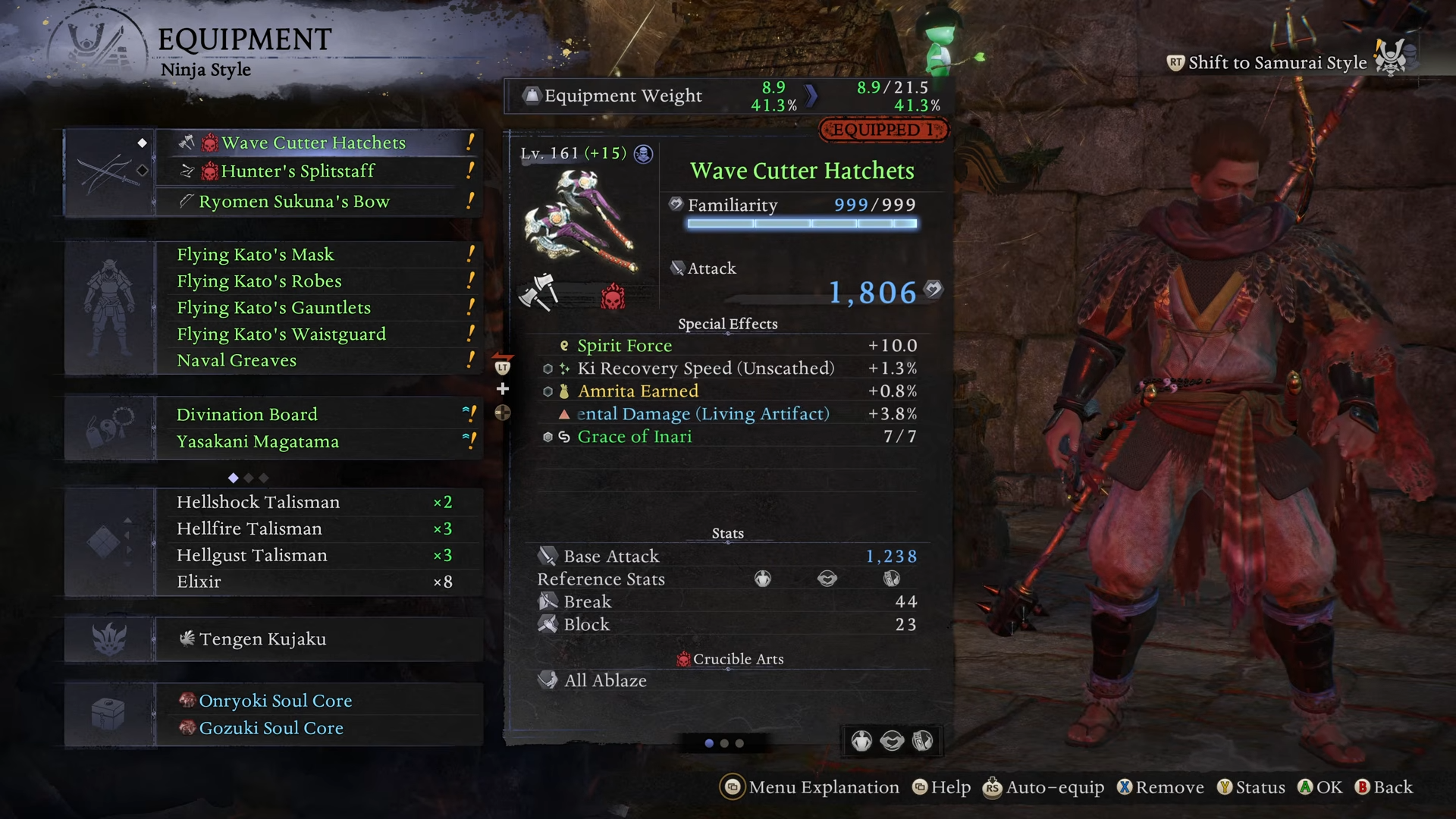Select the Divination Board accessory
This screenshot has height=819, width=1456.
coord(247,415)
